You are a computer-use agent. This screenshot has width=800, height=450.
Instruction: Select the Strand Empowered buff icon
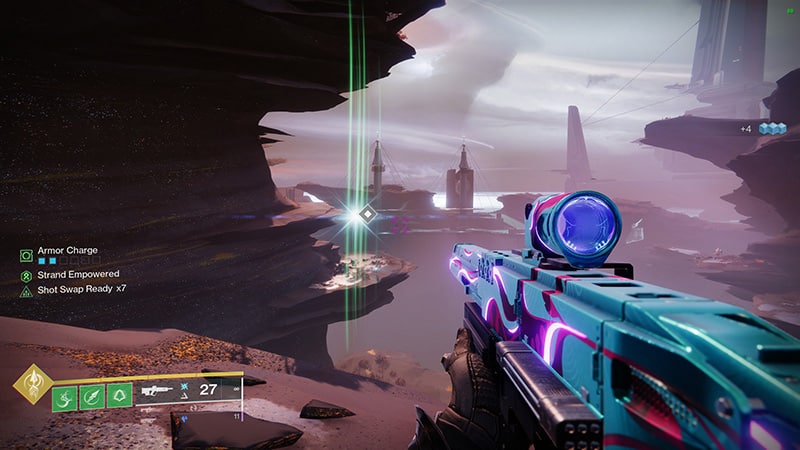26,274
